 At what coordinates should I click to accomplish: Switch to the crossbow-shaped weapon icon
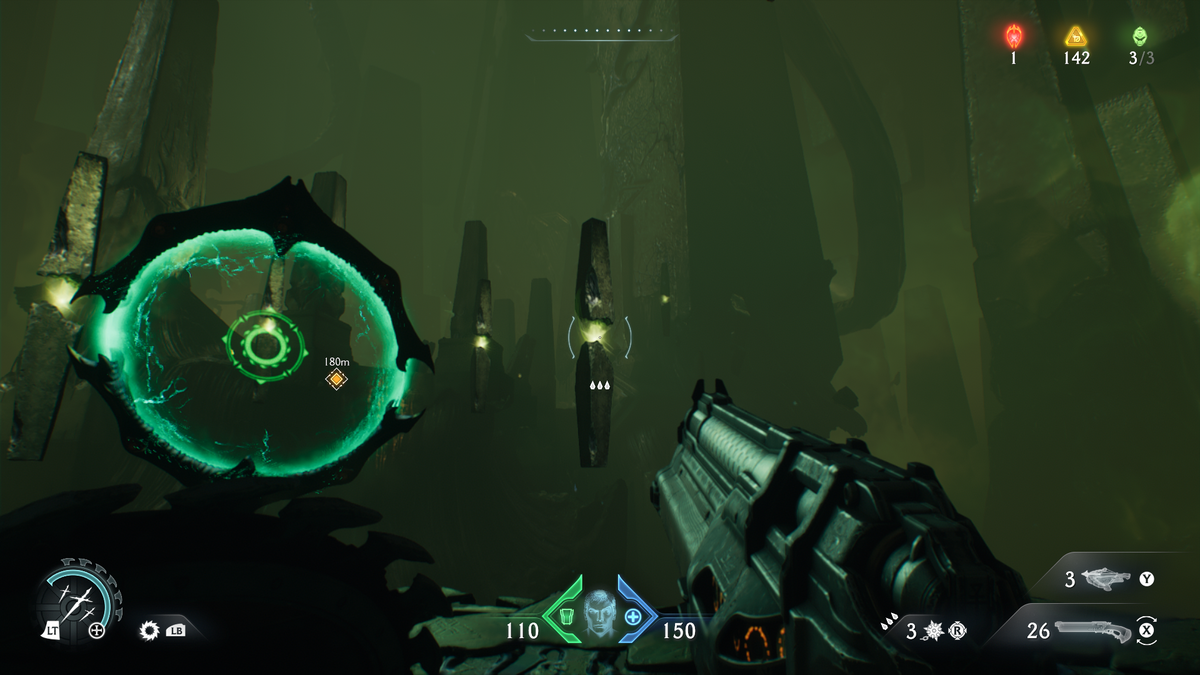click(x=1105, y=578)
